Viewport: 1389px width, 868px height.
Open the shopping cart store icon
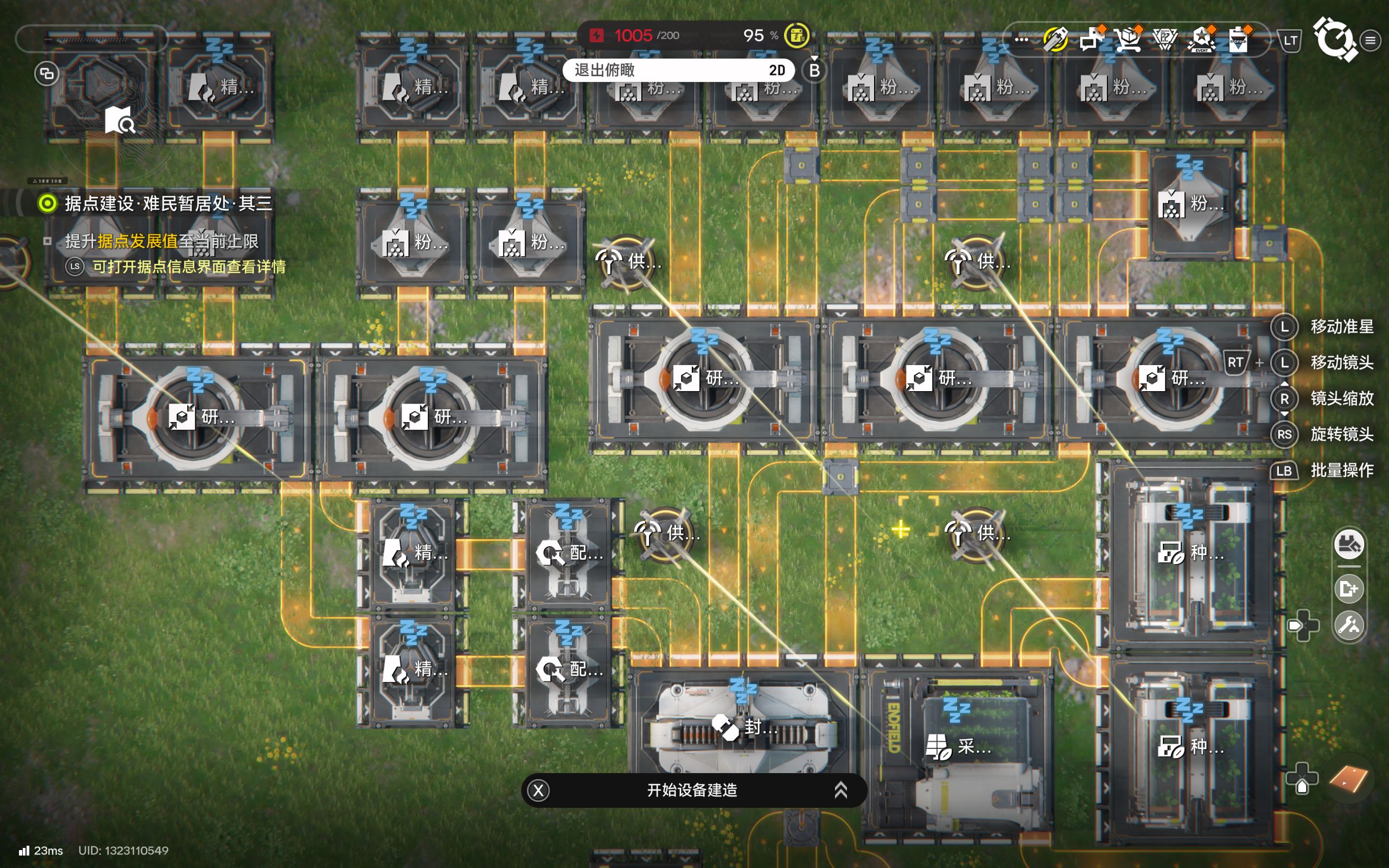1129,40
